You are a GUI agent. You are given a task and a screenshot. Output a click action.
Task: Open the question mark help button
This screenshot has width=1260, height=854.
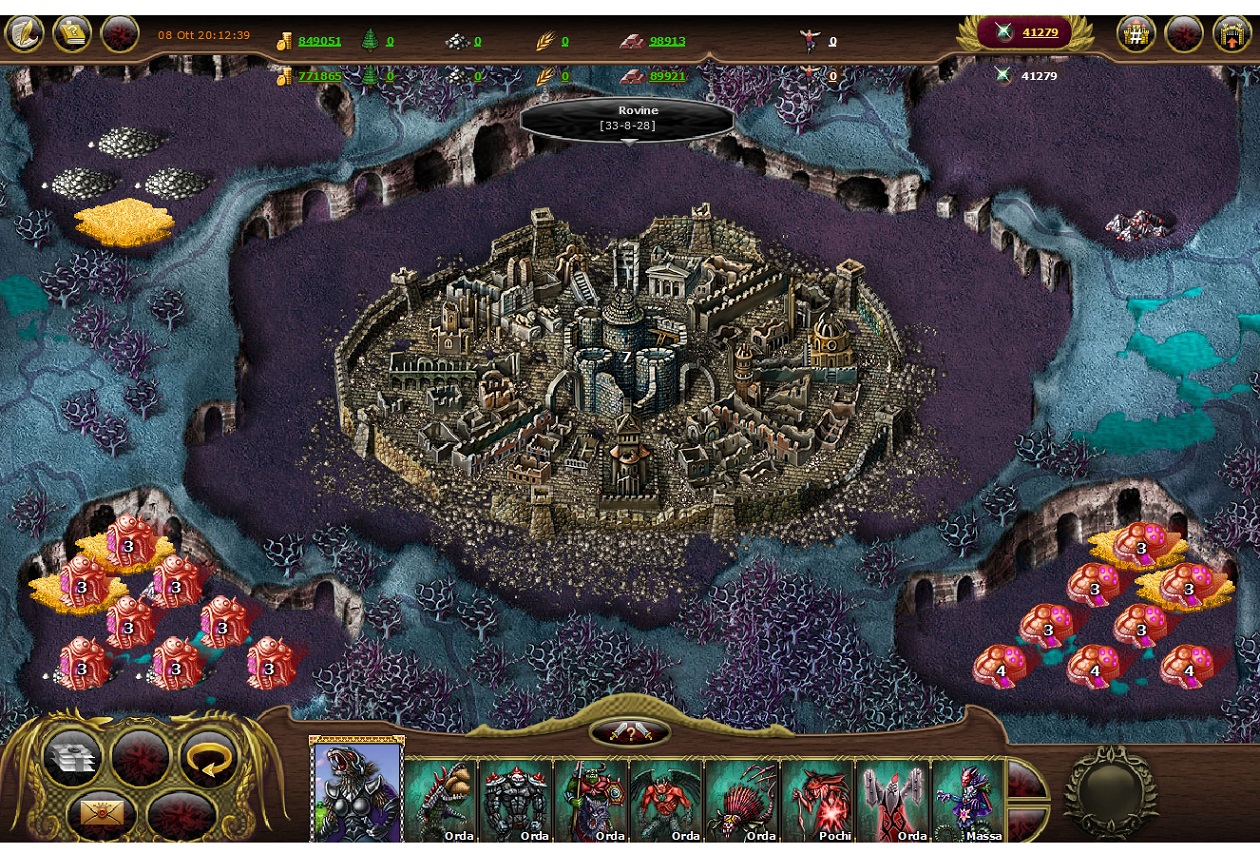(x=630, y=733)
